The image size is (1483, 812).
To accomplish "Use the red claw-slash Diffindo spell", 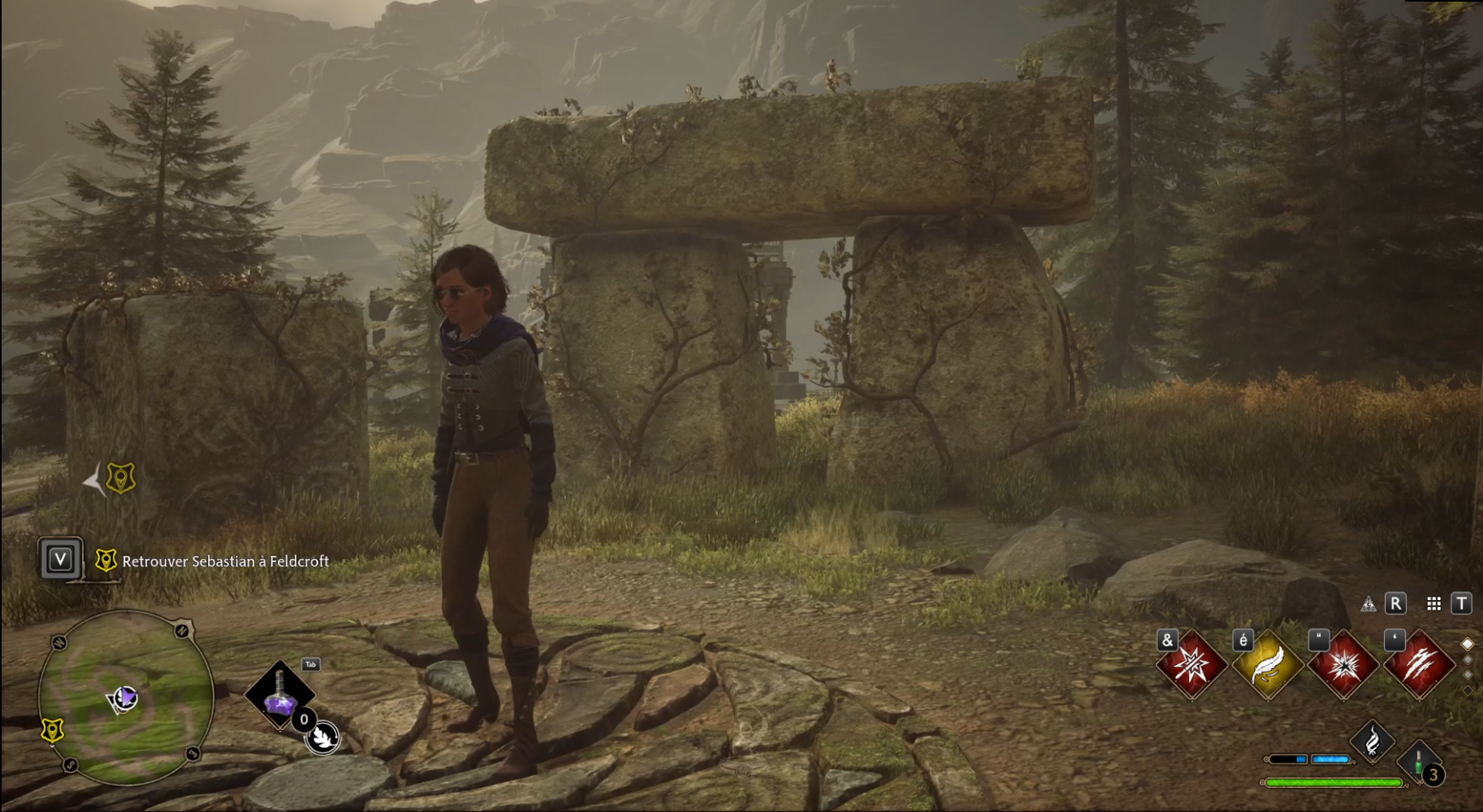I will point(1420,665).
